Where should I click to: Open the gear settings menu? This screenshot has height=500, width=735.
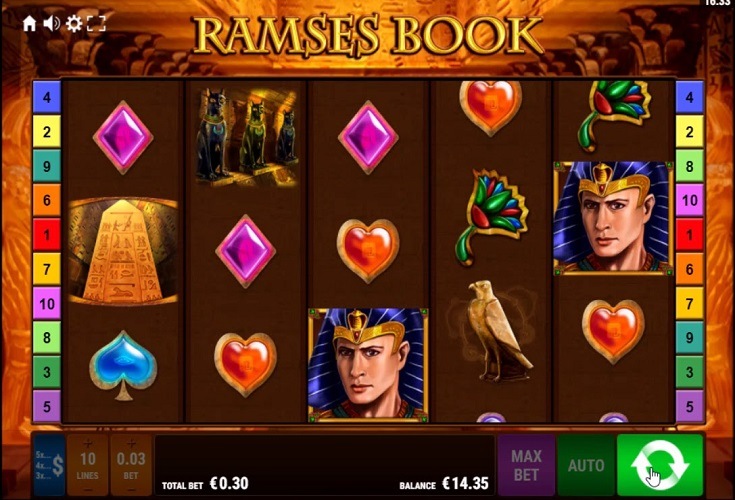coord(74,23)
